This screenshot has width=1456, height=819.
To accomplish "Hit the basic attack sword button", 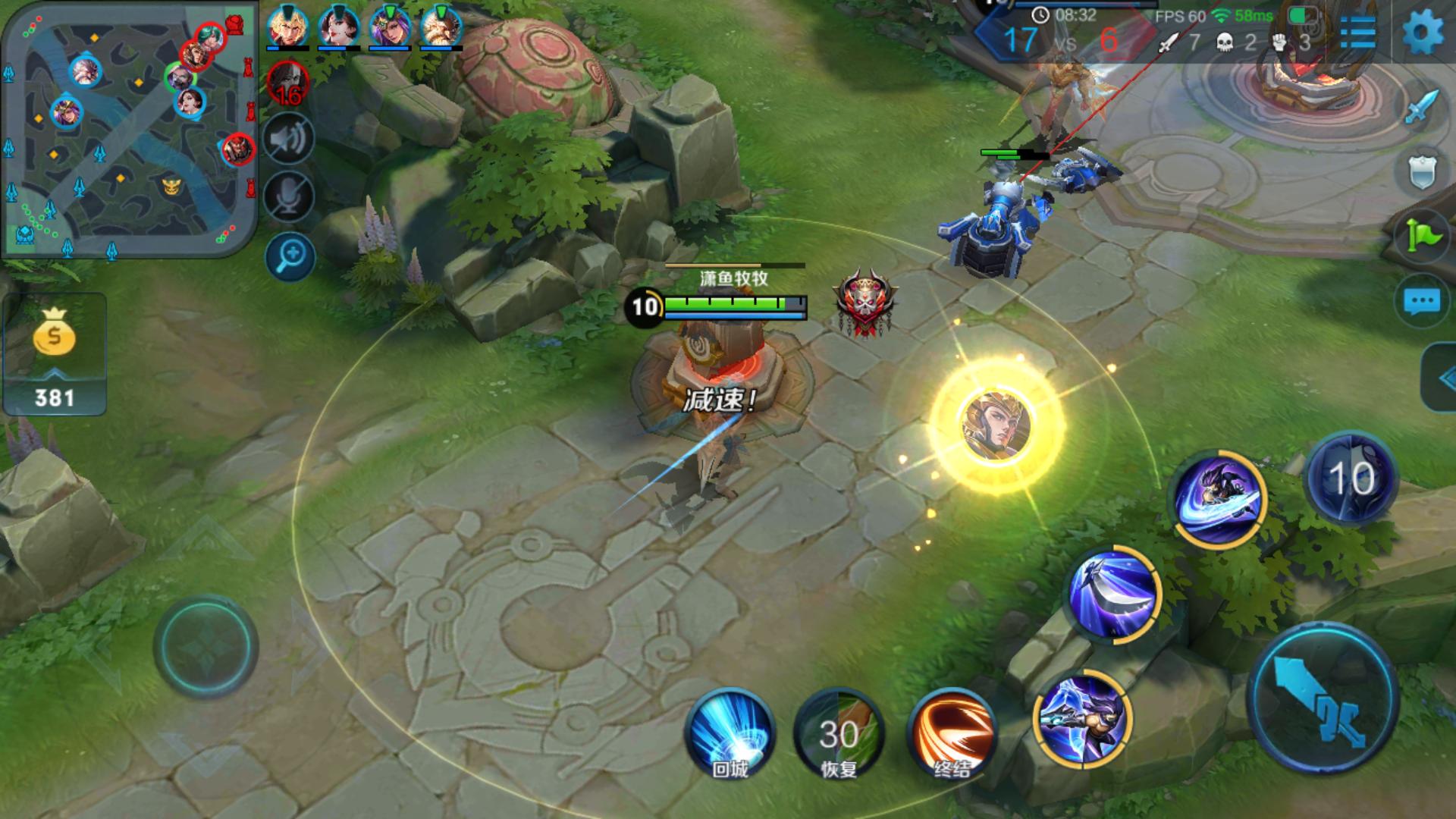I will point(1323,698).
